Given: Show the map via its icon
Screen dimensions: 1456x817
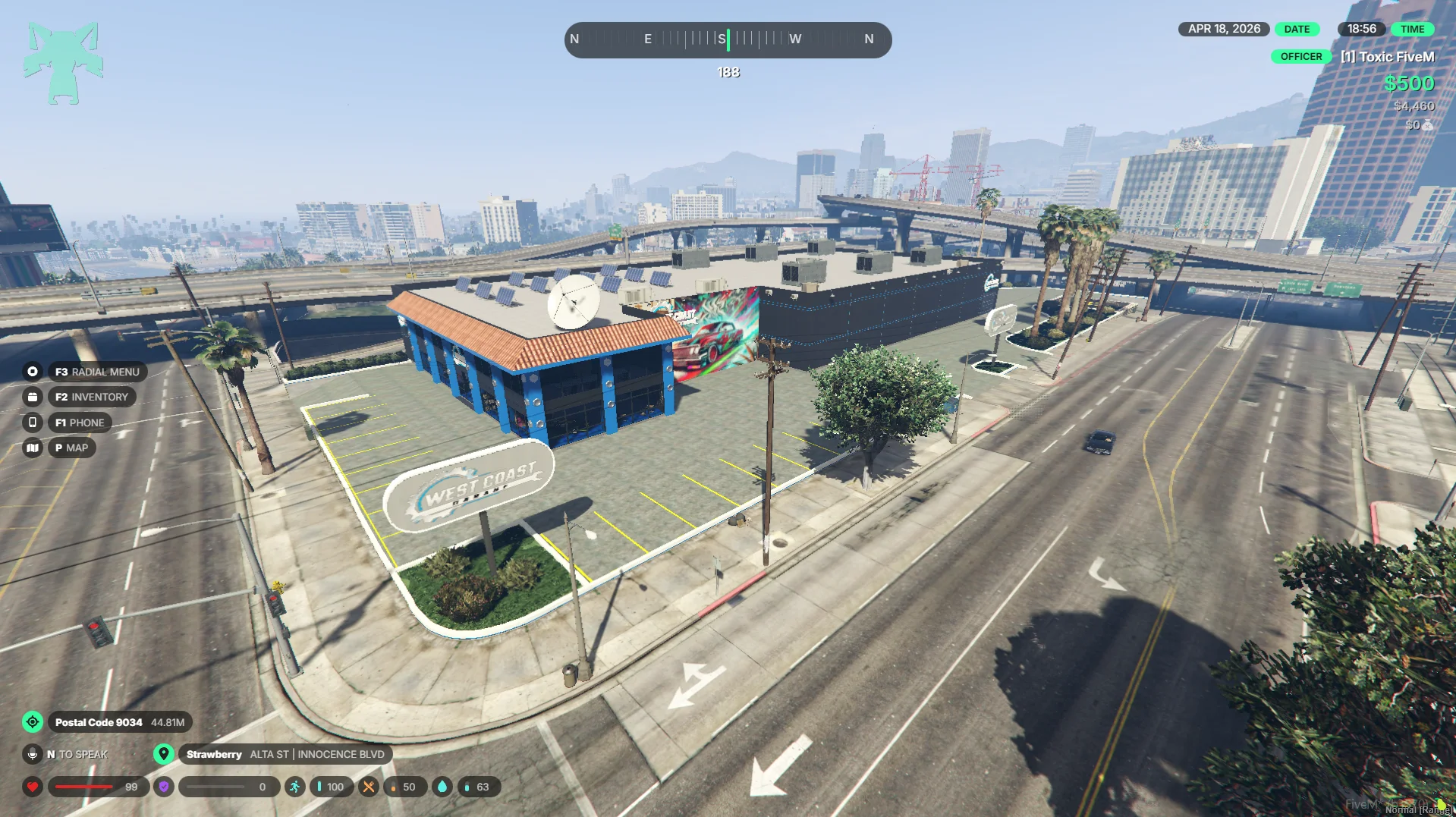Looking at the screenshot, I should pos(33,448).
